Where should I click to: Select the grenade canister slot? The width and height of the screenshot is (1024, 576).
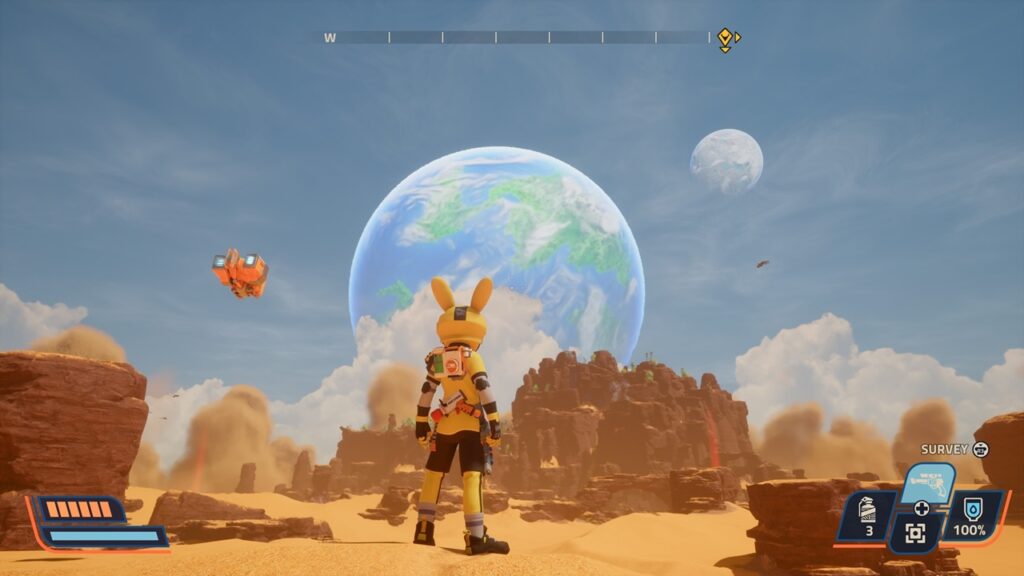(867, 518)
